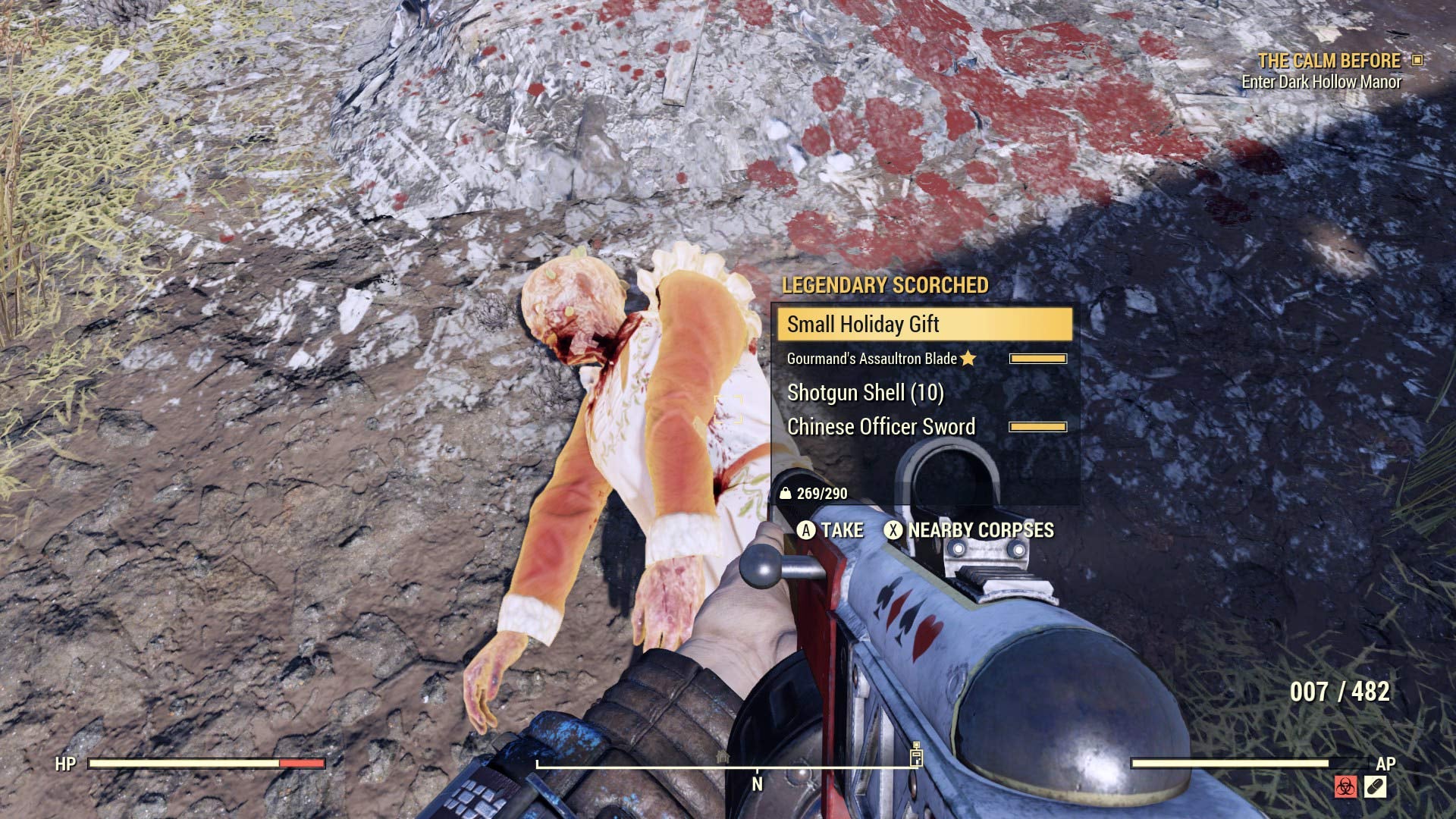Screen dimensions: 1456x819
Task: Select the Shotgun Shell (10) entry
Action: pos(864,393)
